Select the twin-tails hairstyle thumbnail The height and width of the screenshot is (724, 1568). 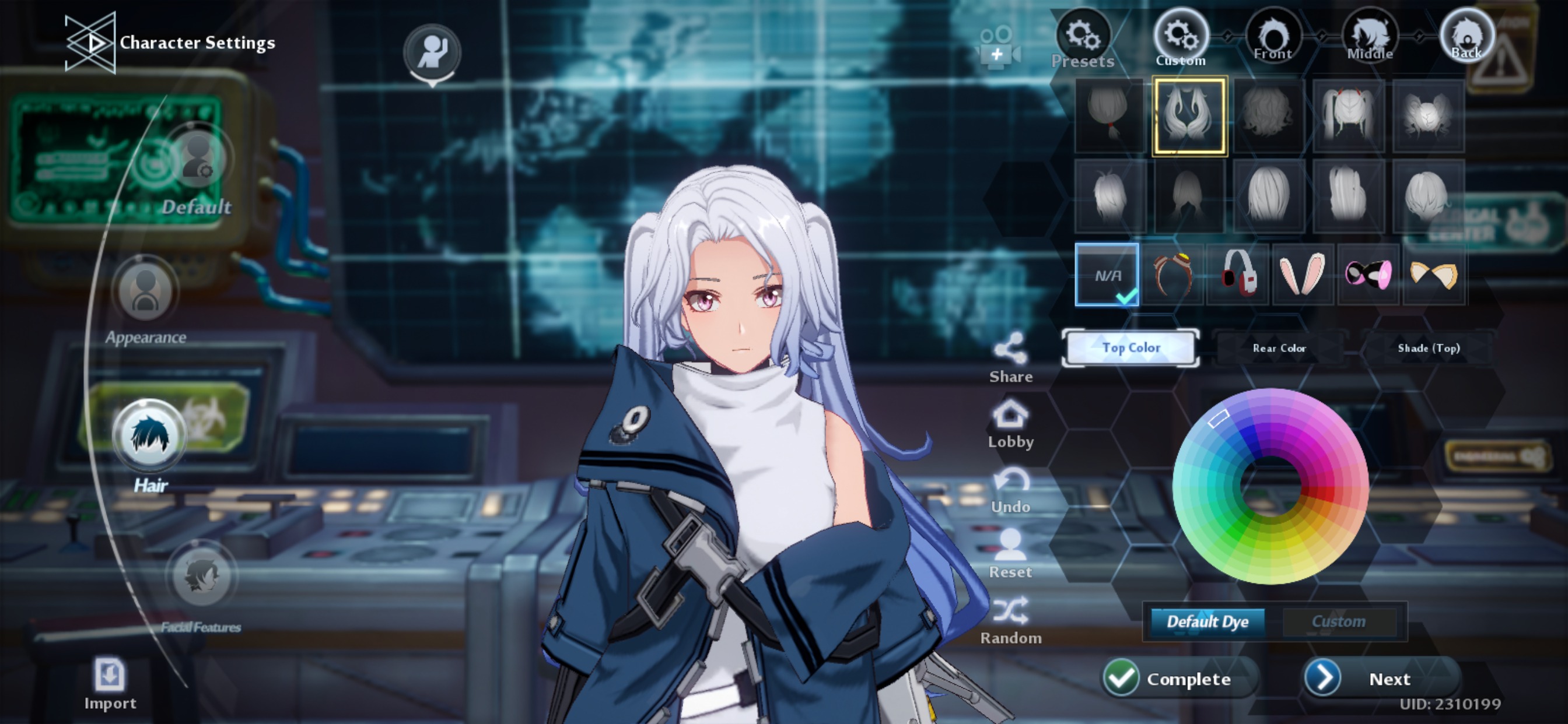point(1347,115)
